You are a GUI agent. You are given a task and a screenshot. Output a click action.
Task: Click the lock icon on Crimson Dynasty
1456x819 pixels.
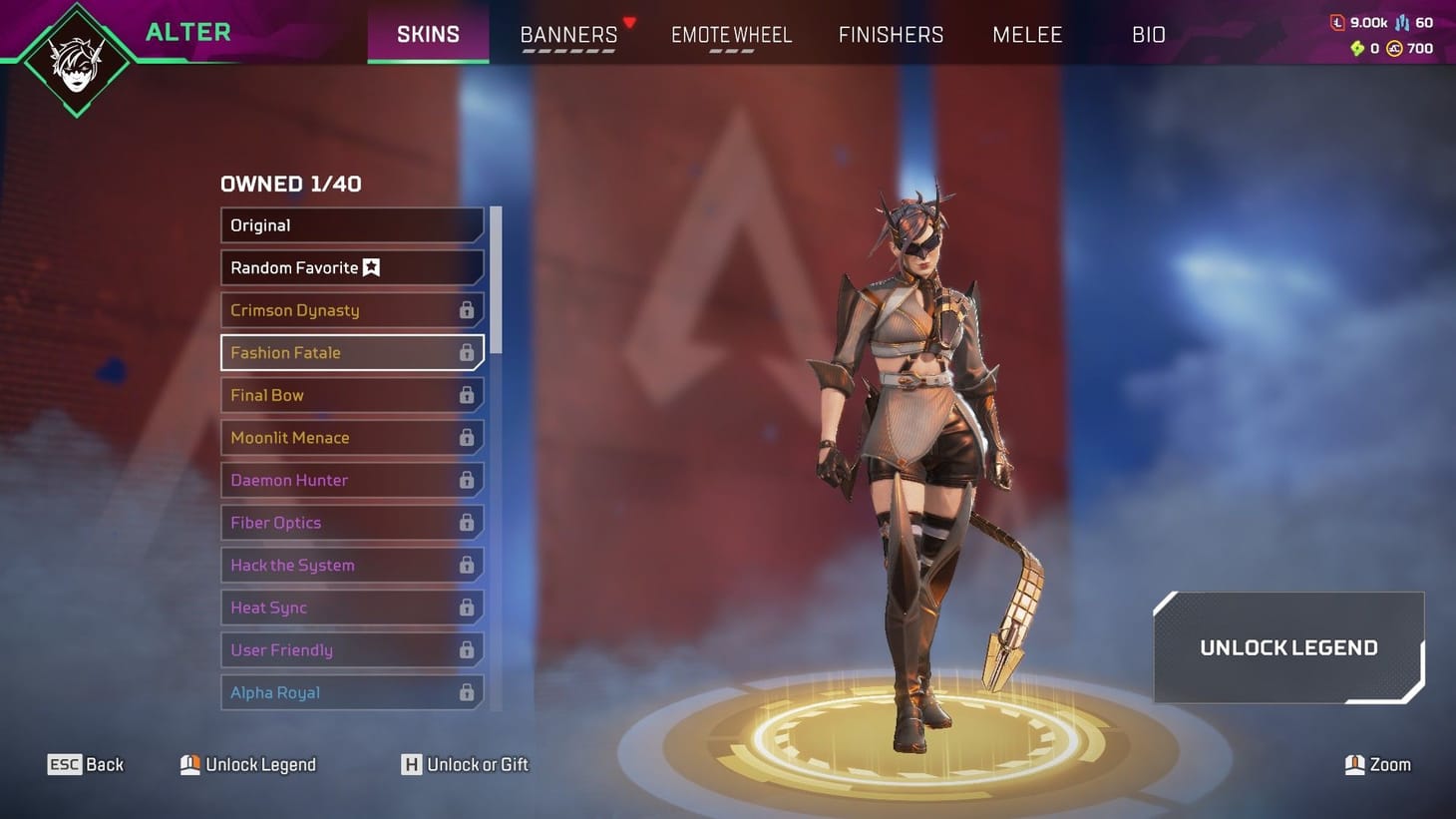tap(466, 310)
